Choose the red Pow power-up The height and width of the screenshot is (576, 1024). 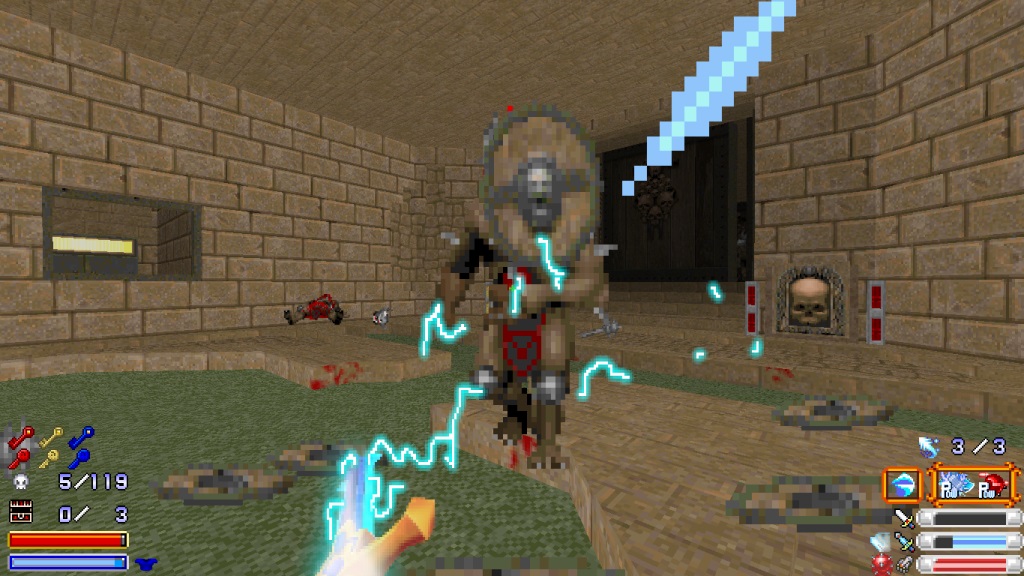(991, 486)
